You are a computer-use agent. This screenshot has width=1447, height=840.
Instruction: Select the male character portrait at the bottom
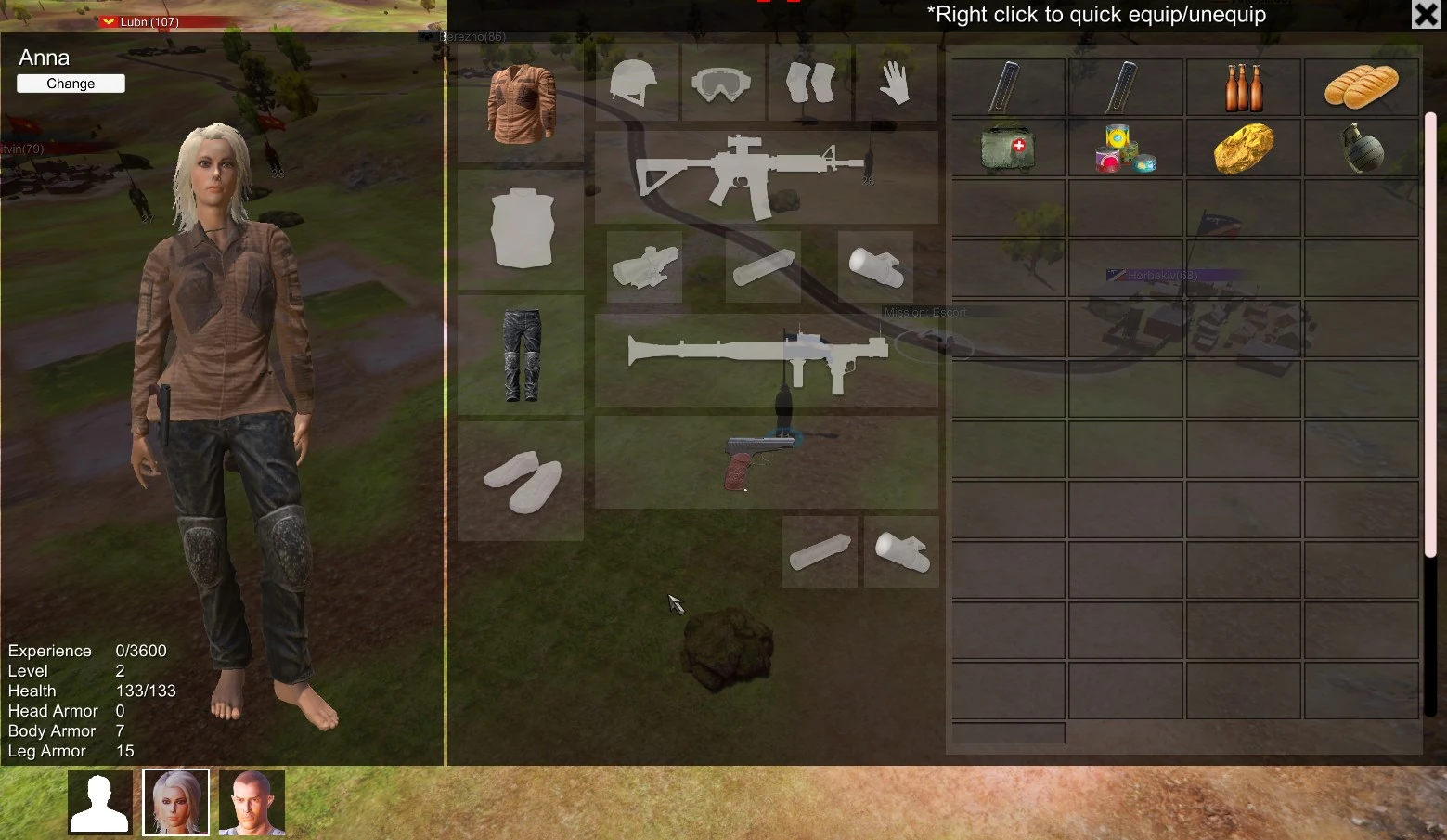(x=251, y=800)
